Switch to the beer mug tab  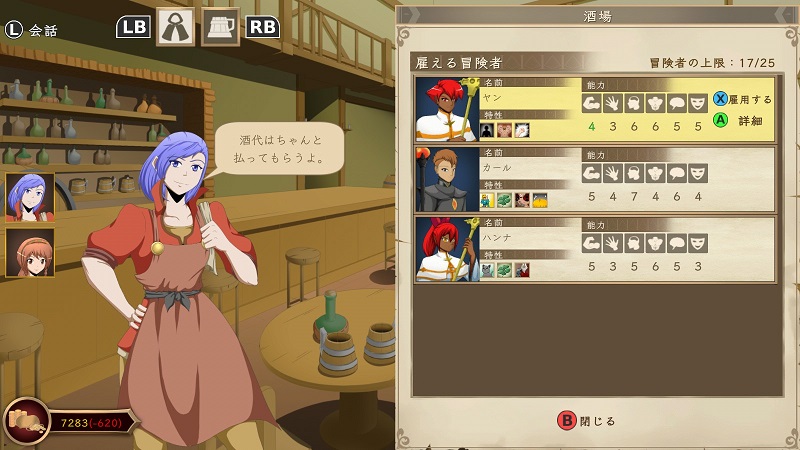tap(220, 27)
